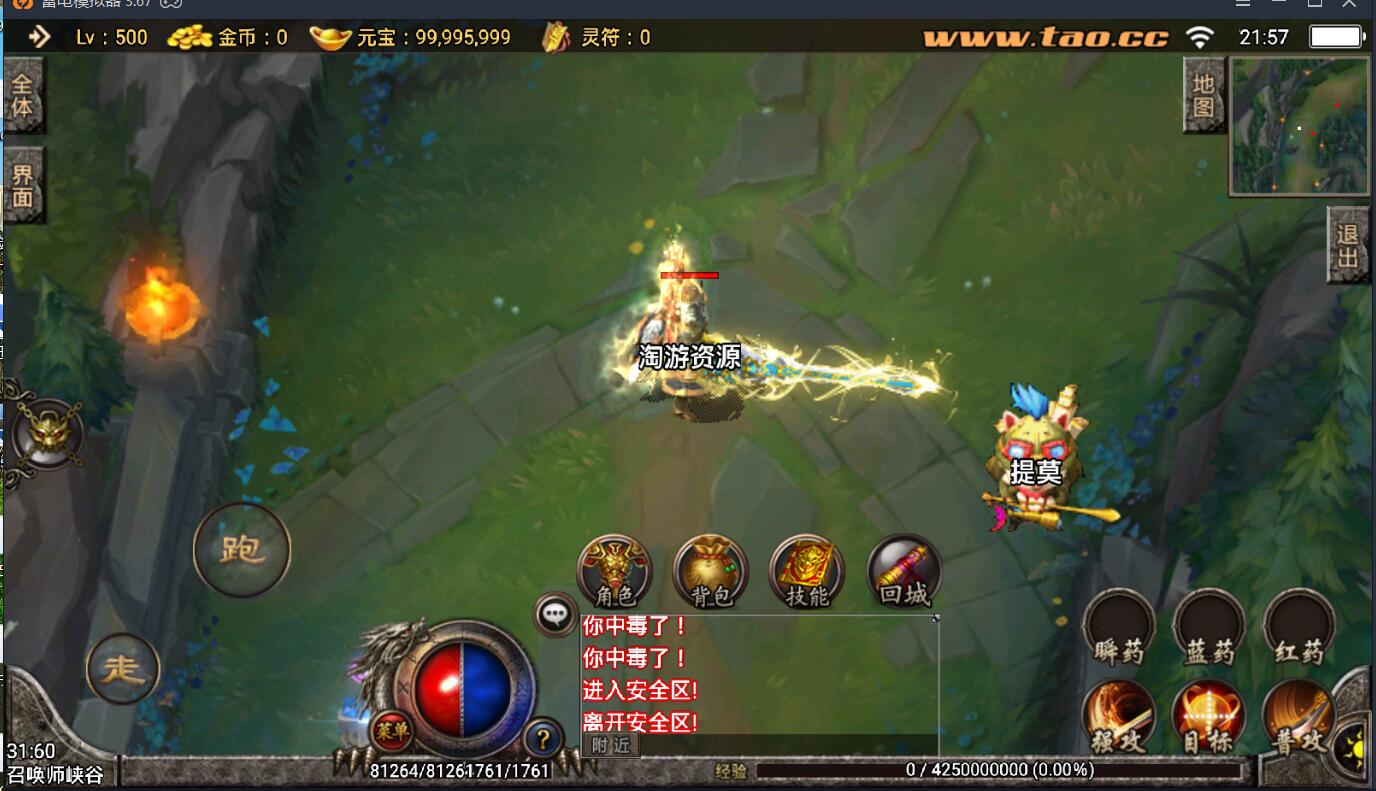Select the 附近 nearby chat tab
Screen dimensions: 1376x791
click(610, 745)
